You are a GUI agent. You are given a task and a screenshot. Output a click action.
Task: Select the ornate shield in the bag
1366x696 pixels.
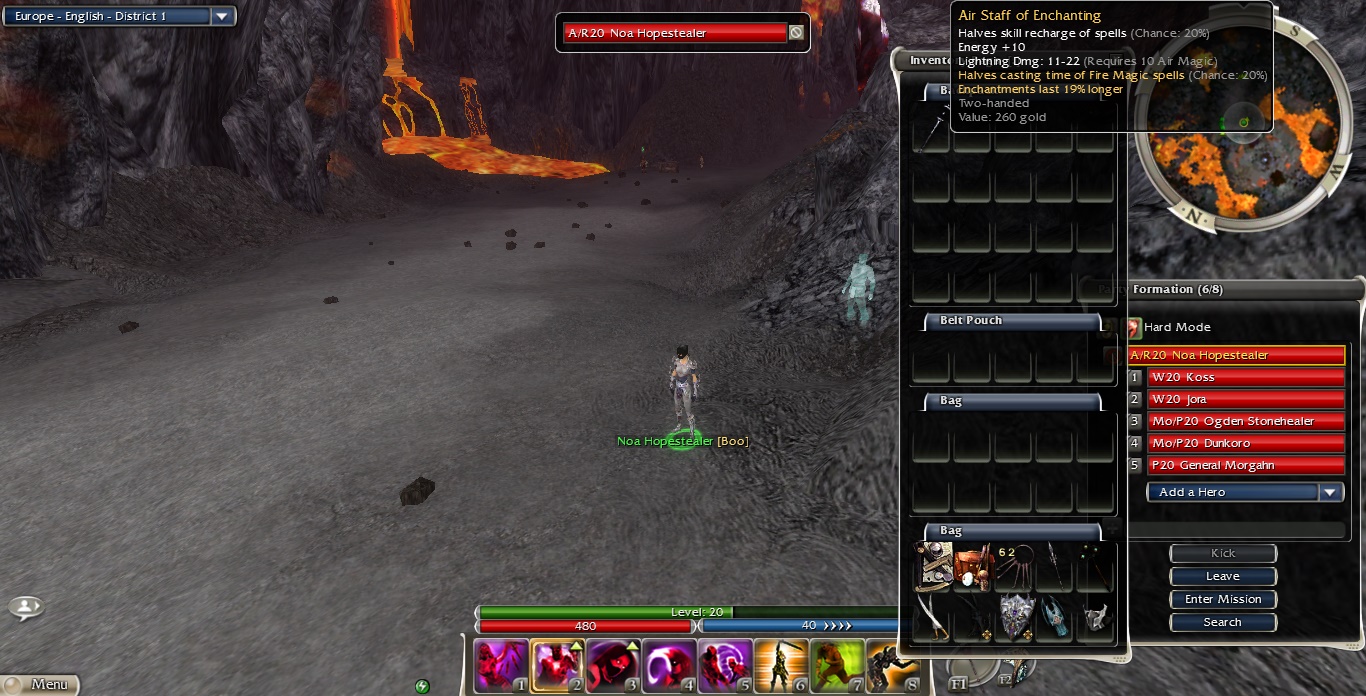[1015, 616]
